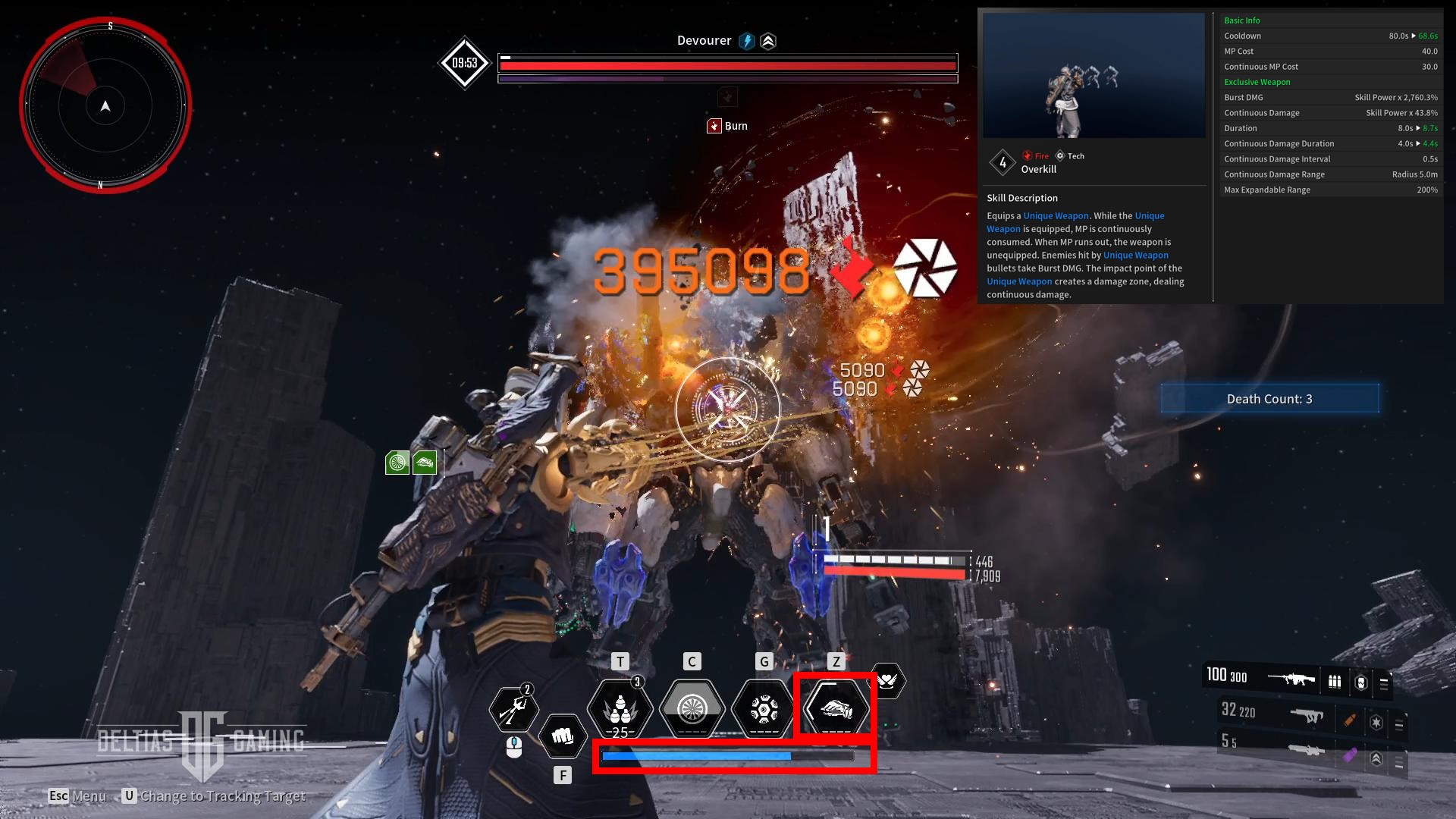This screenshot has width=1456, height=819.
Task: Click the winged heart passive icon
Action: pos(886,680)
